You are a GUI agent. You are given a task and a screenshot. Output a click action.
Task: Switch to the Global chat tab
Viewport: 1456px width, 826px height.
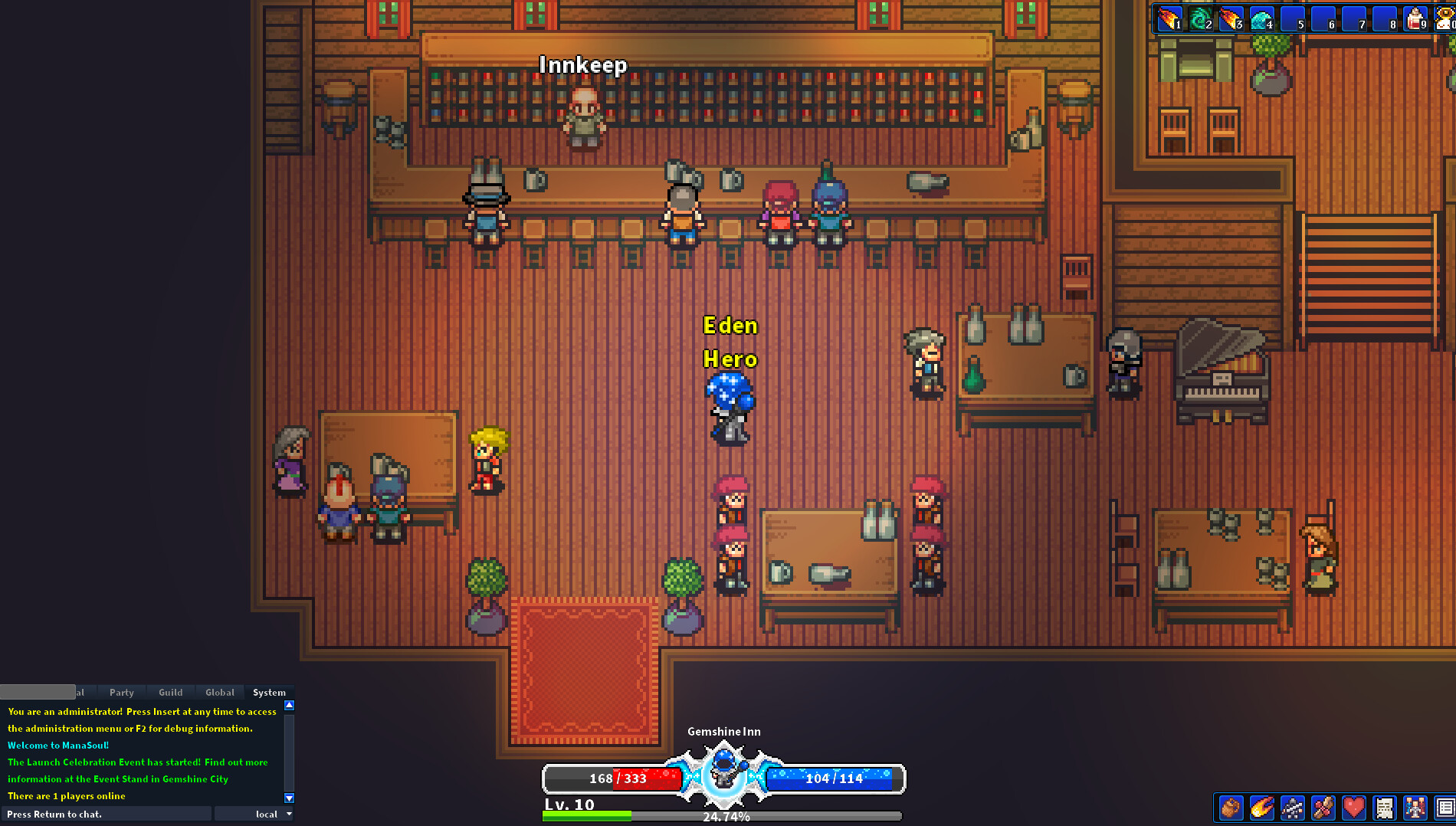click(x=219, y=692)
